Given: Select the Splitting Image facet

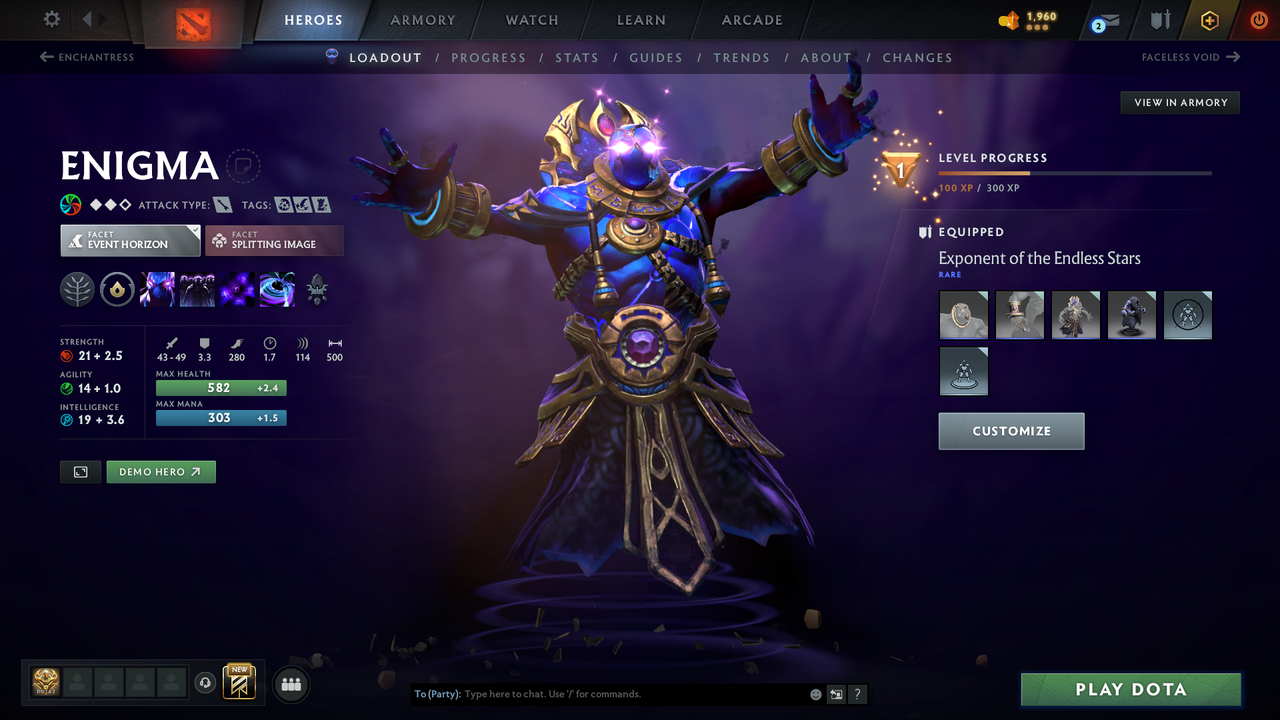Looking at the screenshot, I should 274,240.
